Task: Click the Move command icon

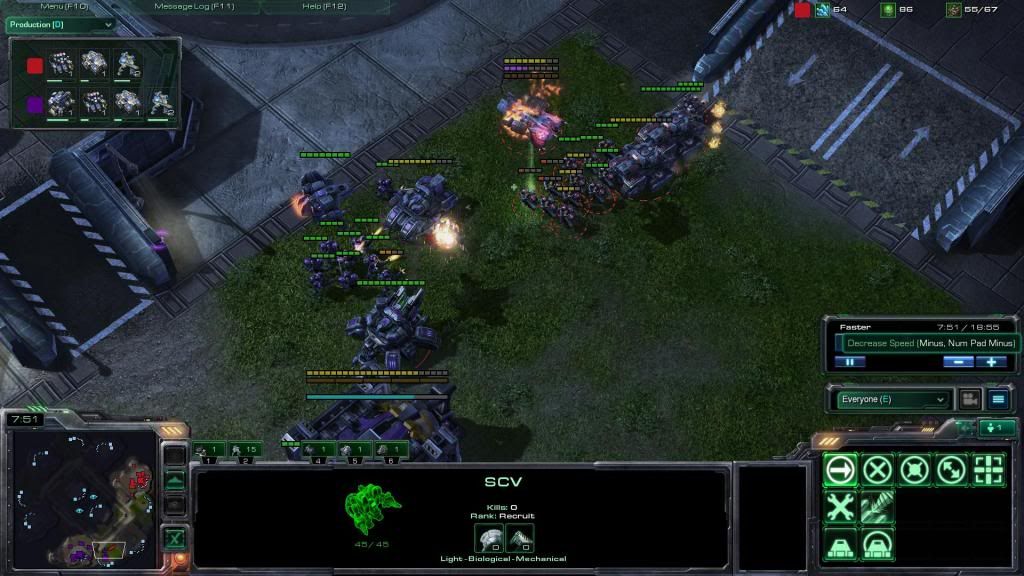Action: coord(840,469)
